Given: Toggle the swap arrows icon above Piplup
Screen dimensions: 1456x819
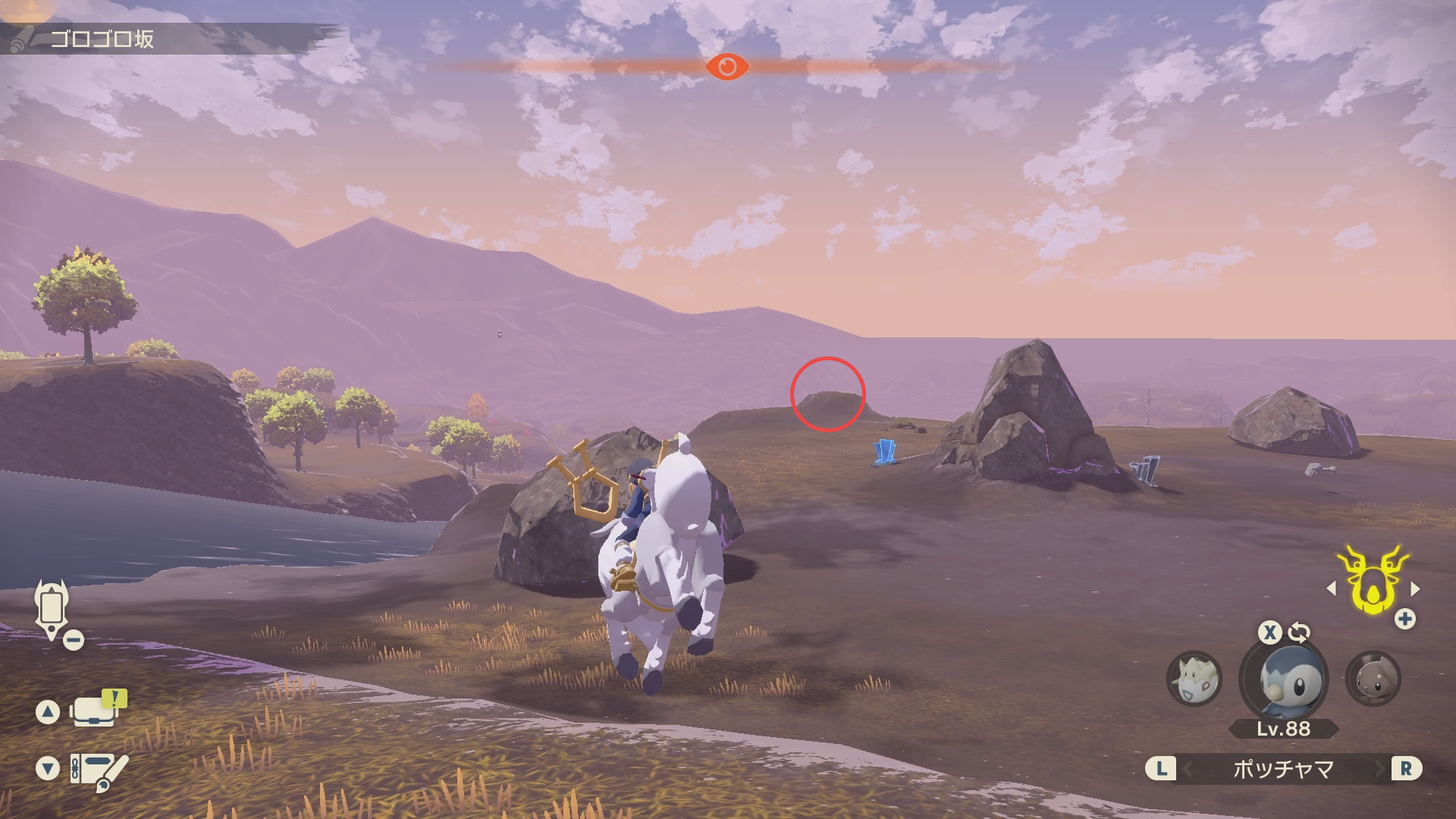Looking at the screenshot, I should tap(1299, 632).
